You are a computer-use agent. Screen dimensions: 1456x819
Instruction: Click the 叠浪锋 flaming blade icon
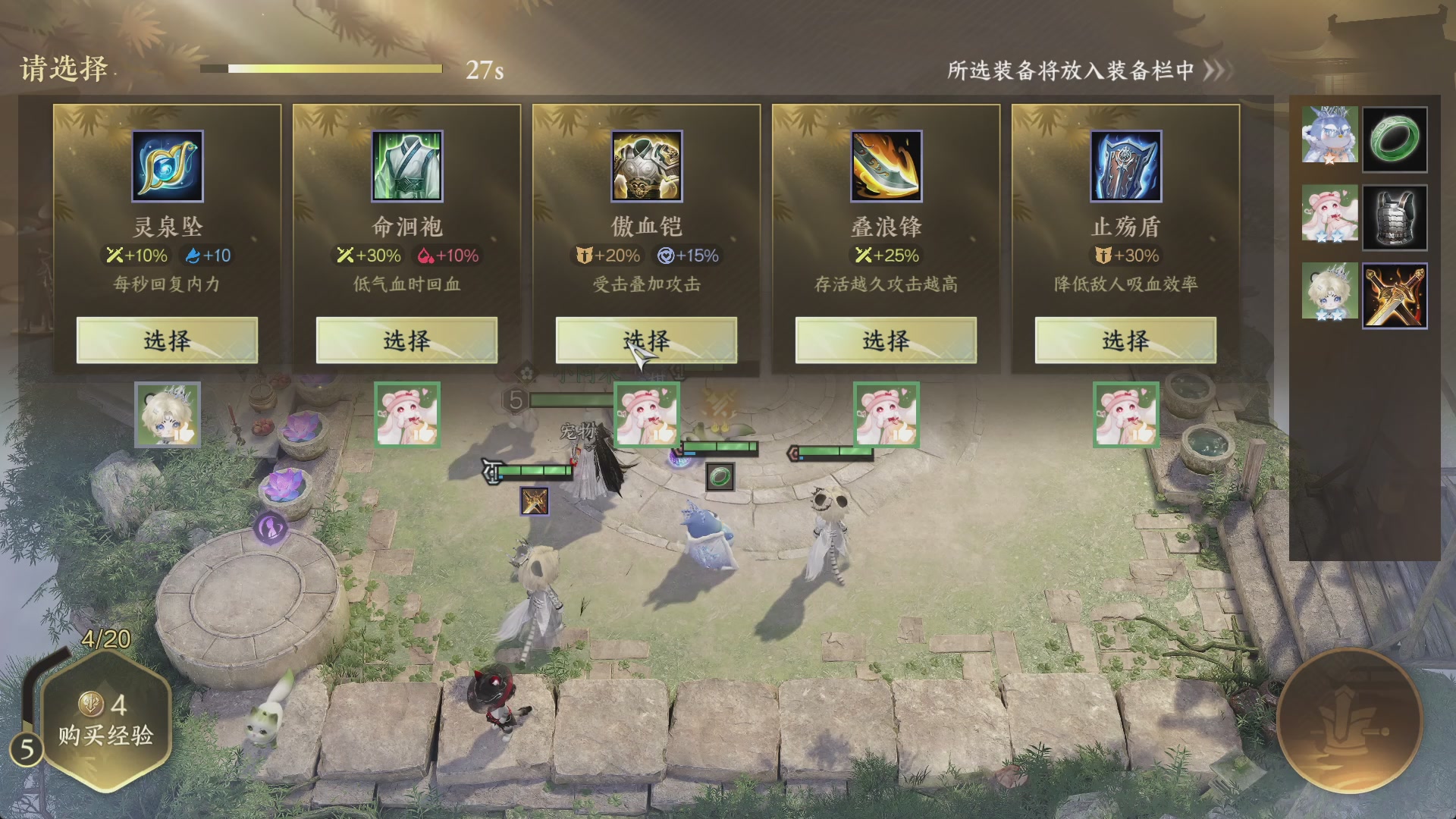tap(884, 166)
